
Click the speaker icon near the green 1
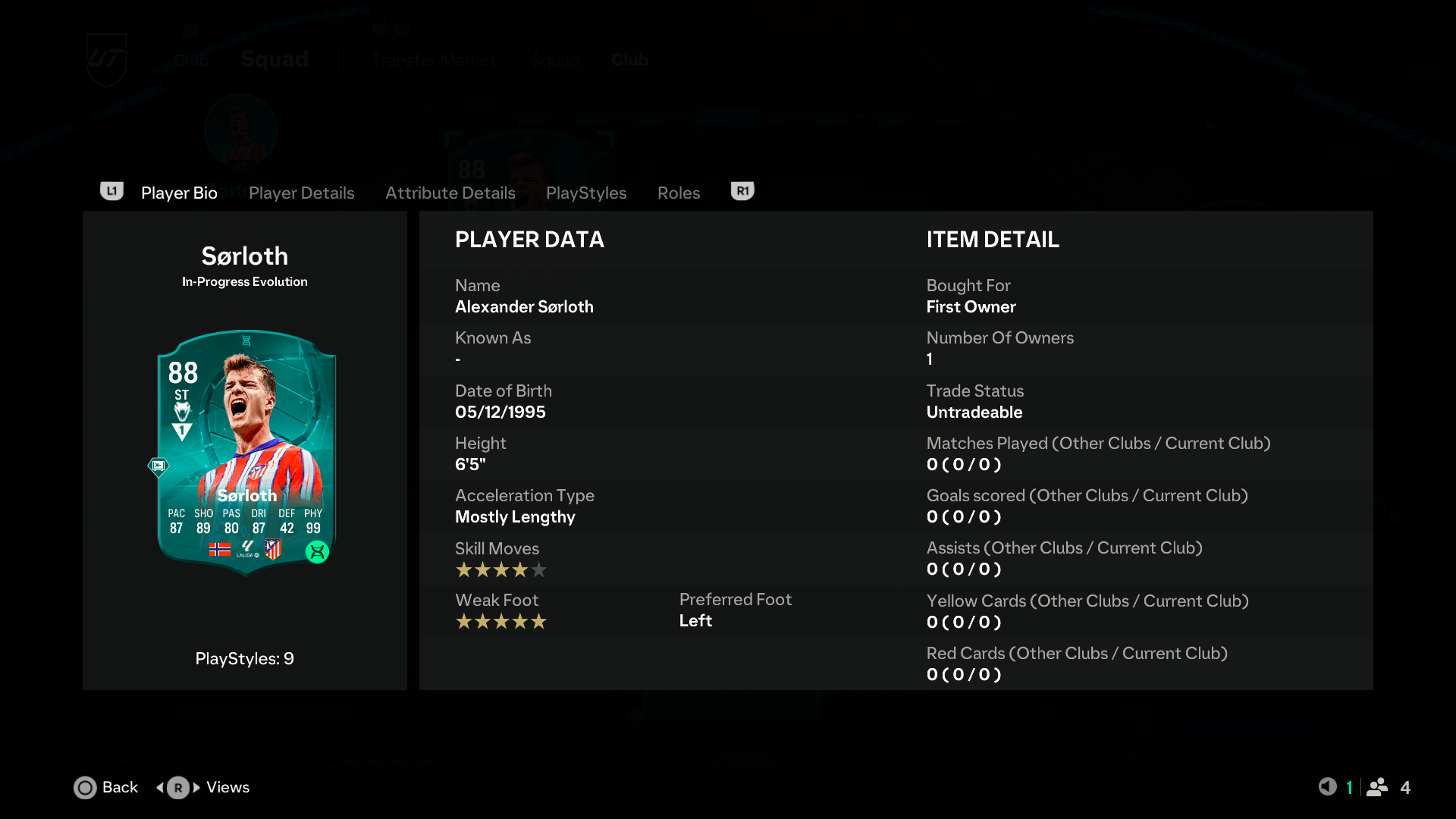coord(1329,787)
